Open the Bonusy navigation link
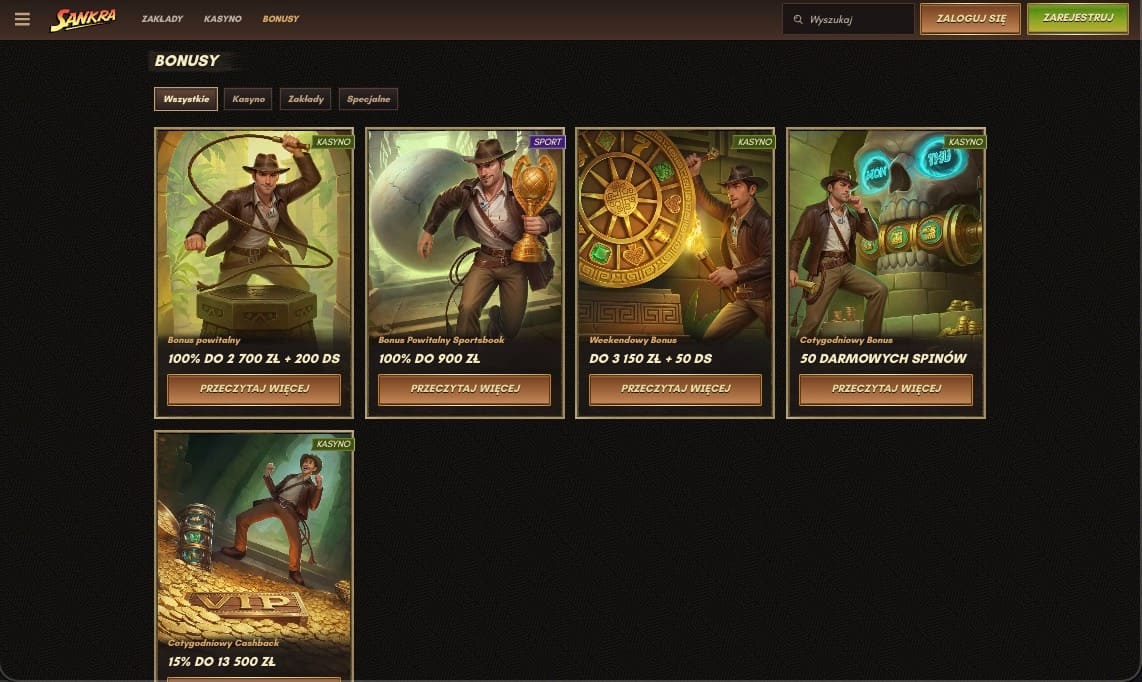 [x=280, y=19]
